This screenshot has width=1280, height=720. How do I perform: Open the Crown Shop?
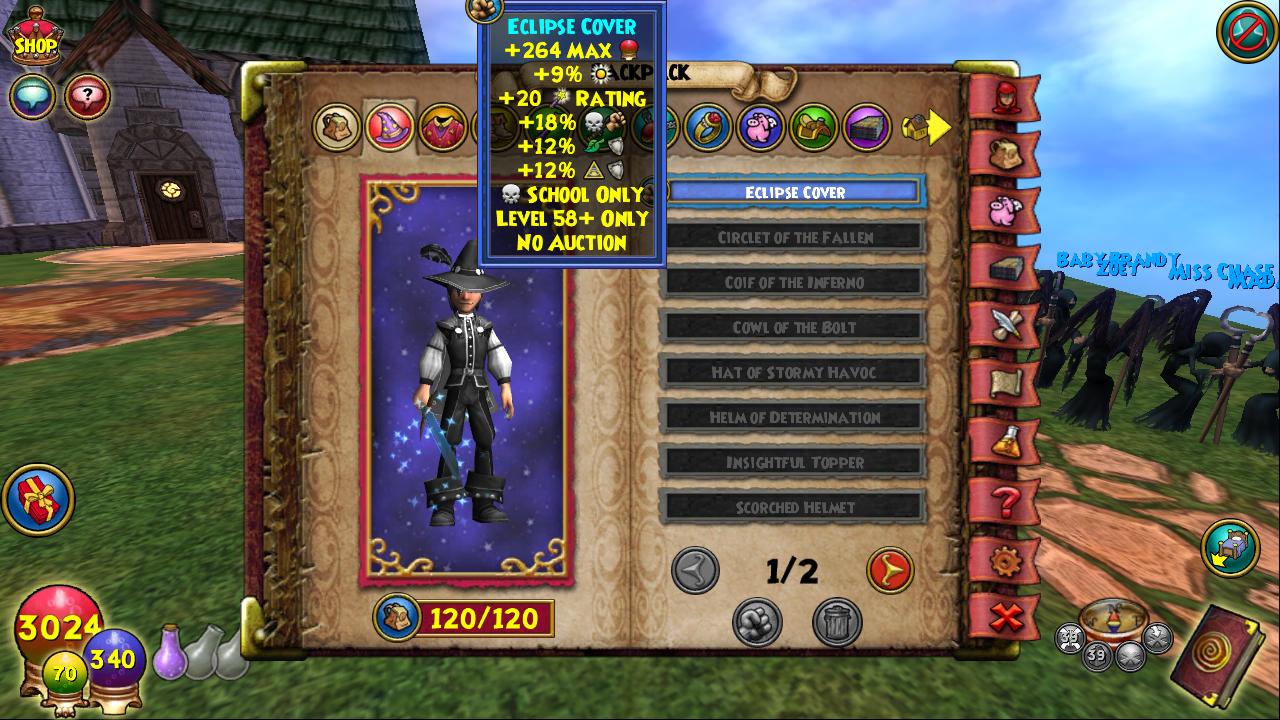pyautogui.click(x=35, y=38)
